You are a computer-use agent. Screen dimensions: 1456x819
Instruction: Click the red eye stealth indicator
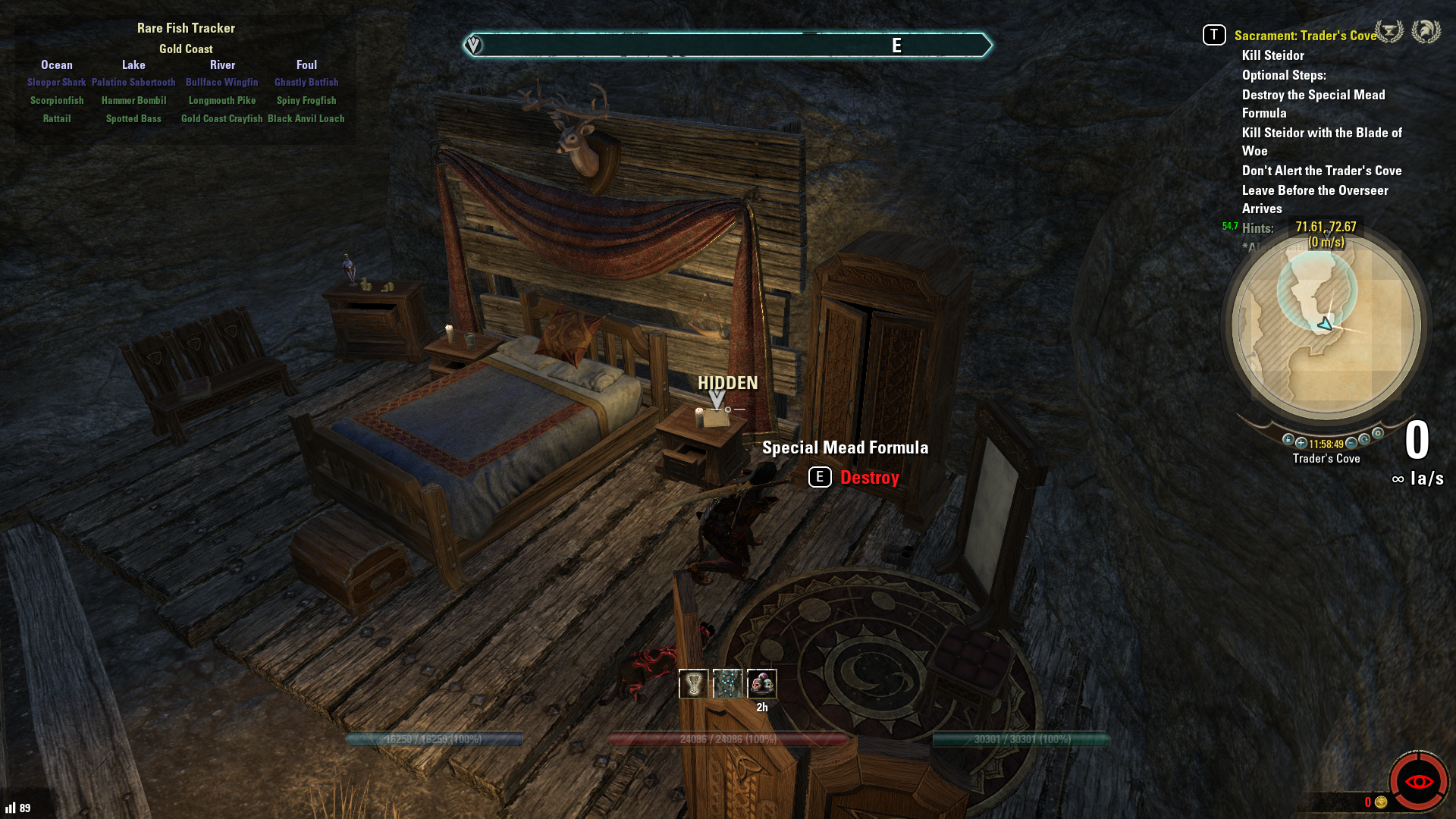coord(1418,781)
